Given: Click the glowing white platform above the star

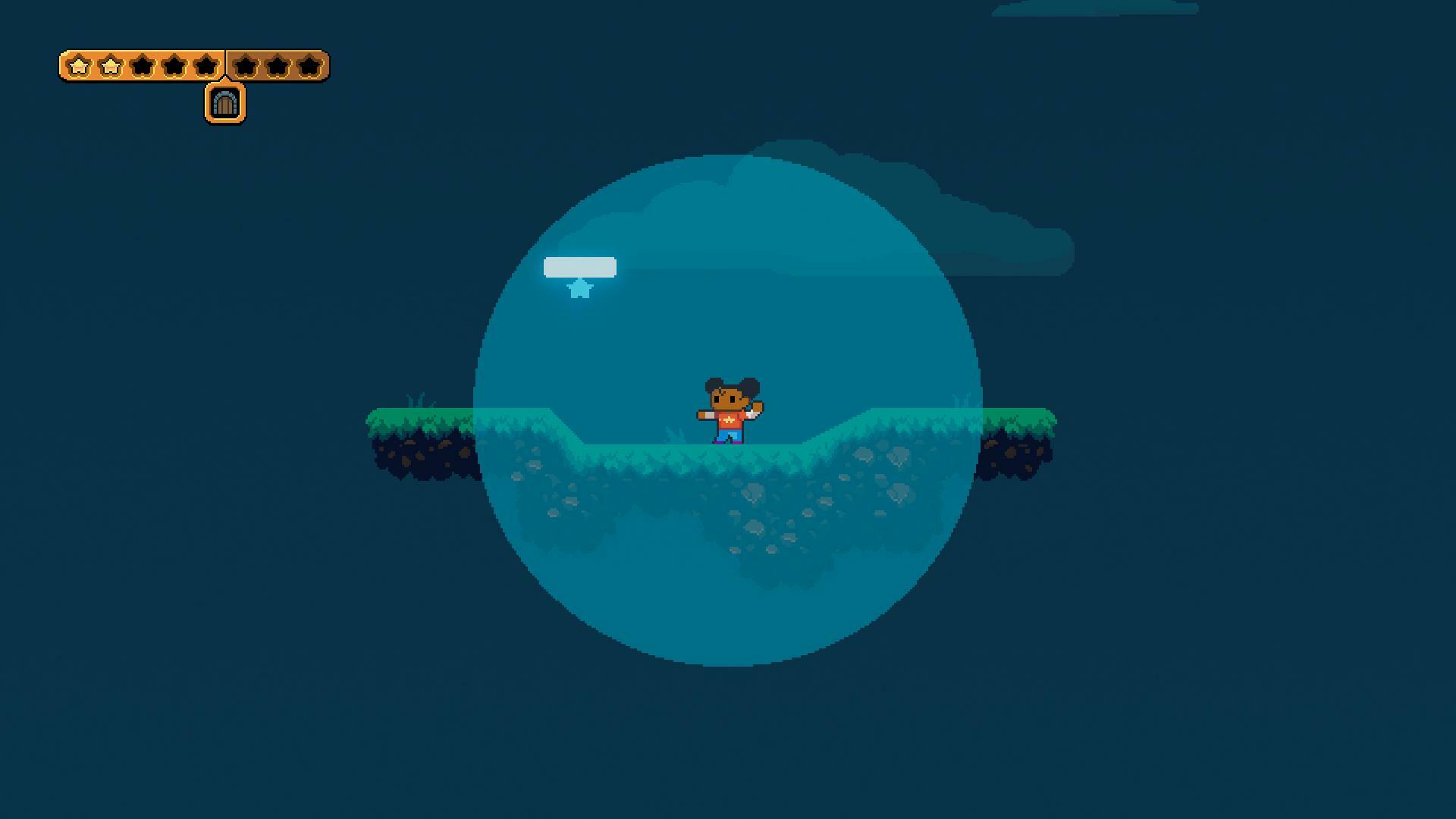Looking at the screenshot, I should pyautogui.click(x=579, y=266).
